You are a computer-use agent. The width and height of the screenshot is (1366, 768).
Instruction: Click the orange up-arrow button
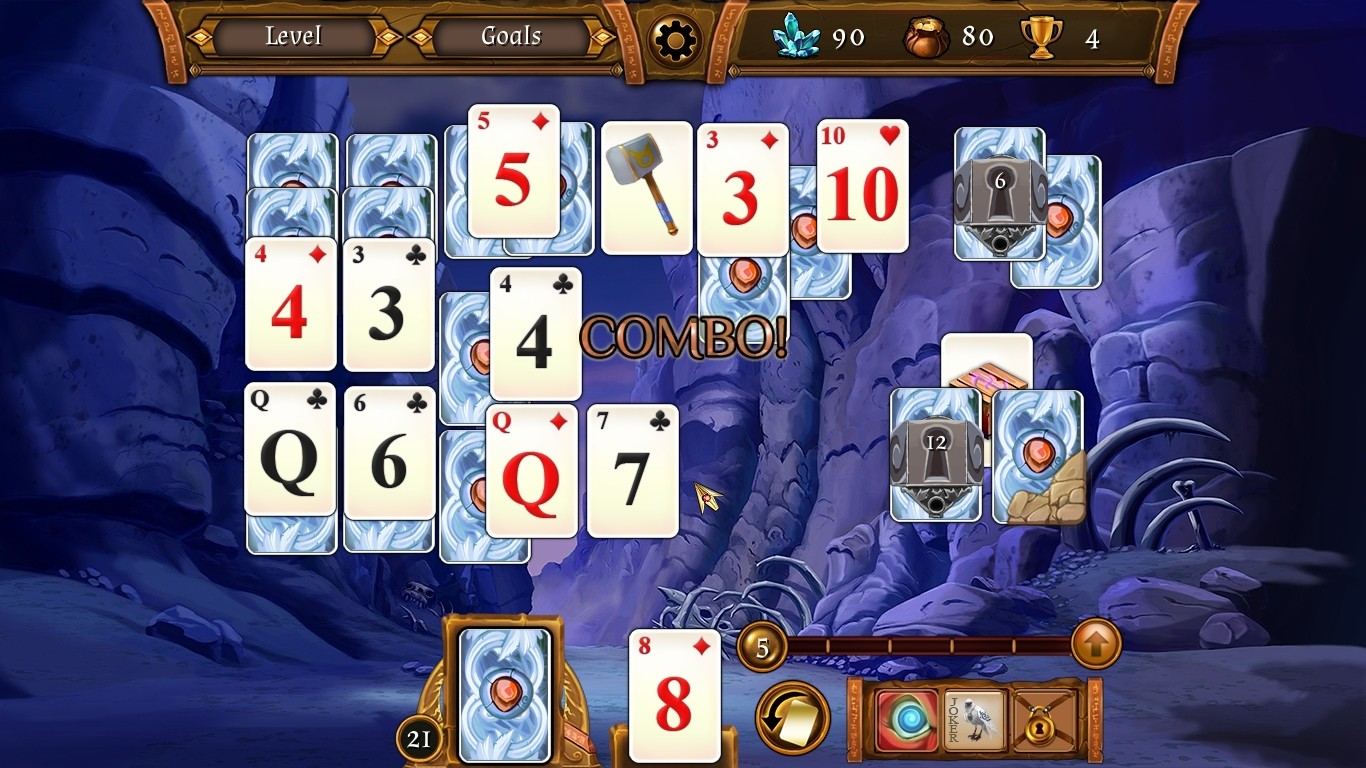1095,645
